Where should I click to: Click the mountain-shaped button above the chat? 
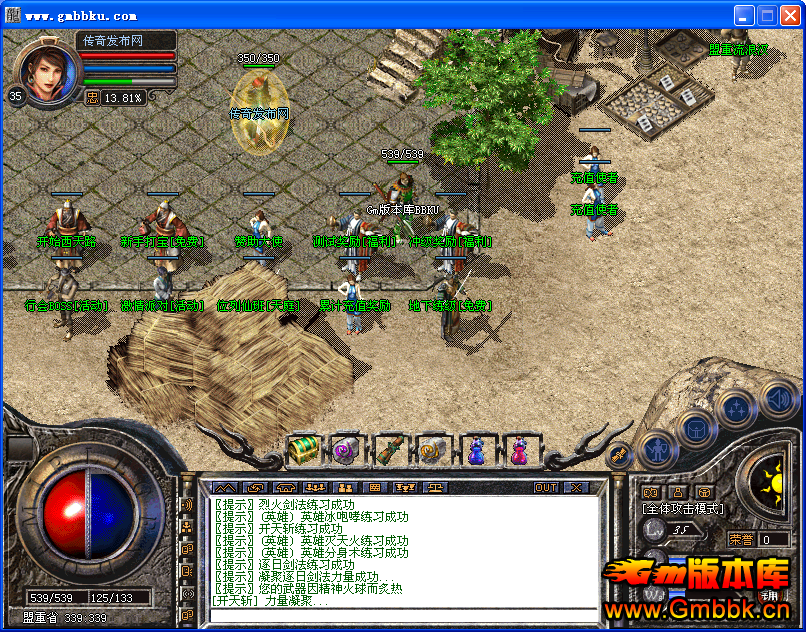tap(222, 488)
